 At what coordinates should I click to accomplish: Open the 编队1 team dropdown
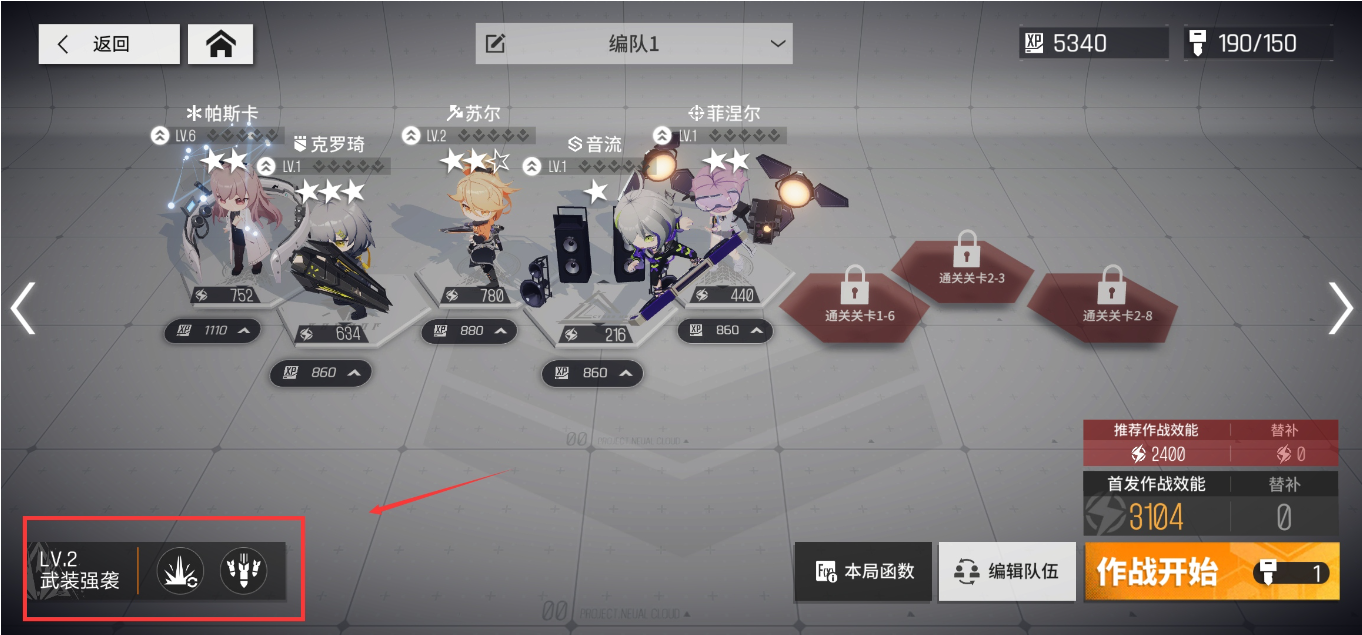pyautogui.click(x=633, y=44)
